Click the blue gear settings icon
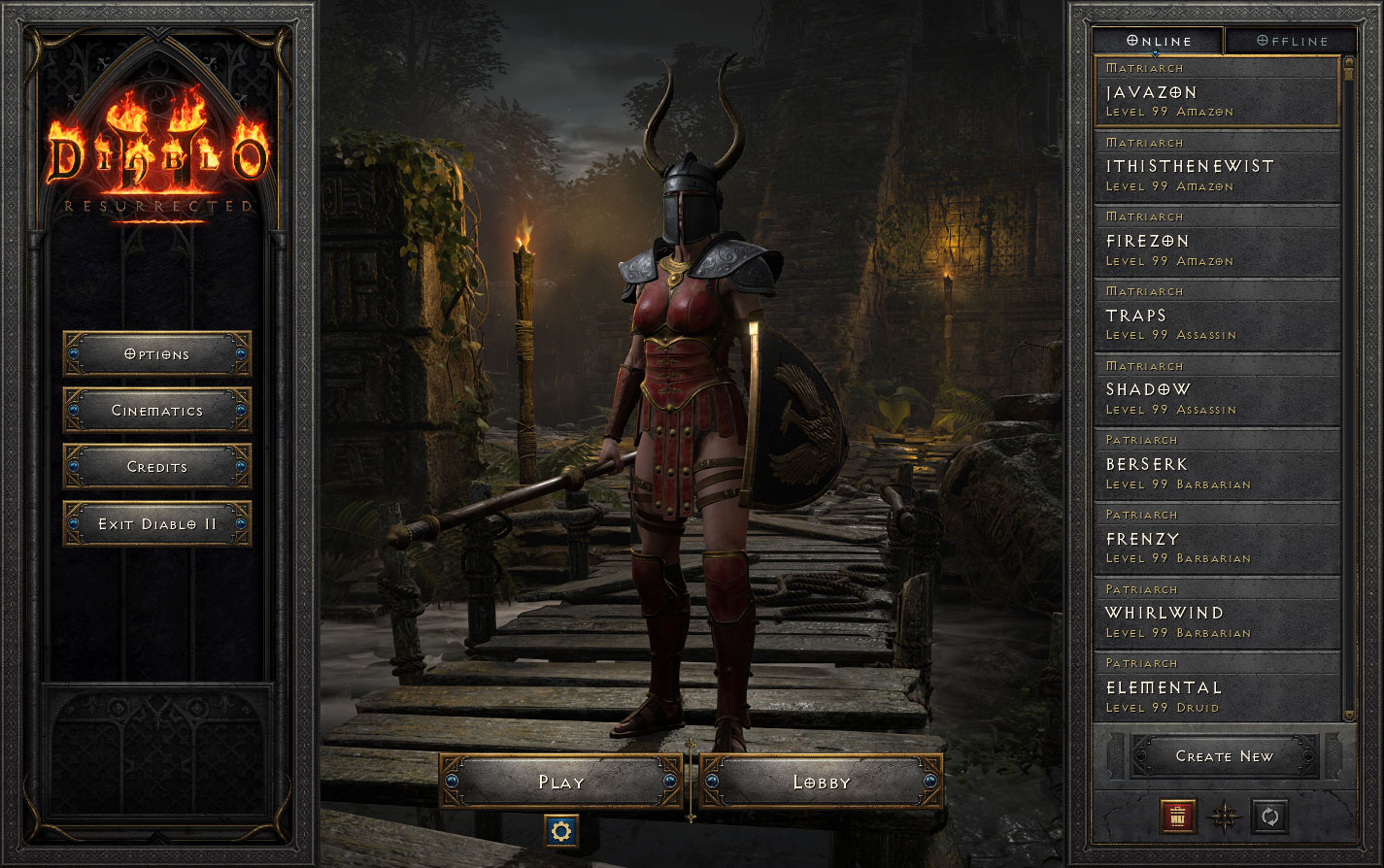Image resolution: width=1384 pixels, height=868 pixels. point(561,830)
